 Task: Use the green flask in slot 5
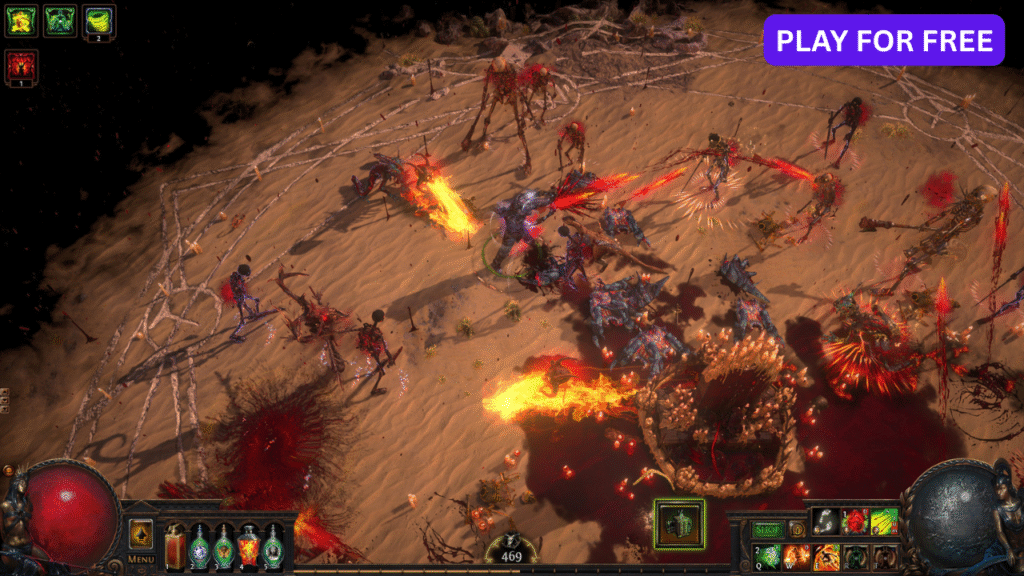272,546
